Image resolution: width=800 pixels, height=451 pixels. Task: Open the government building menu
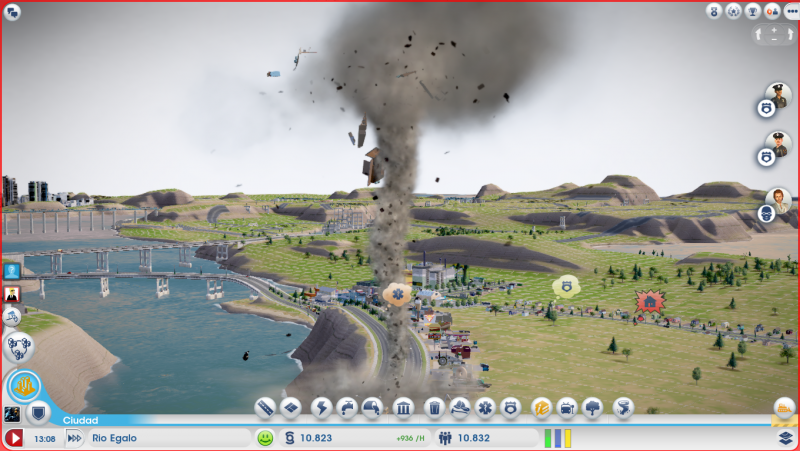(x=404, y=408)
